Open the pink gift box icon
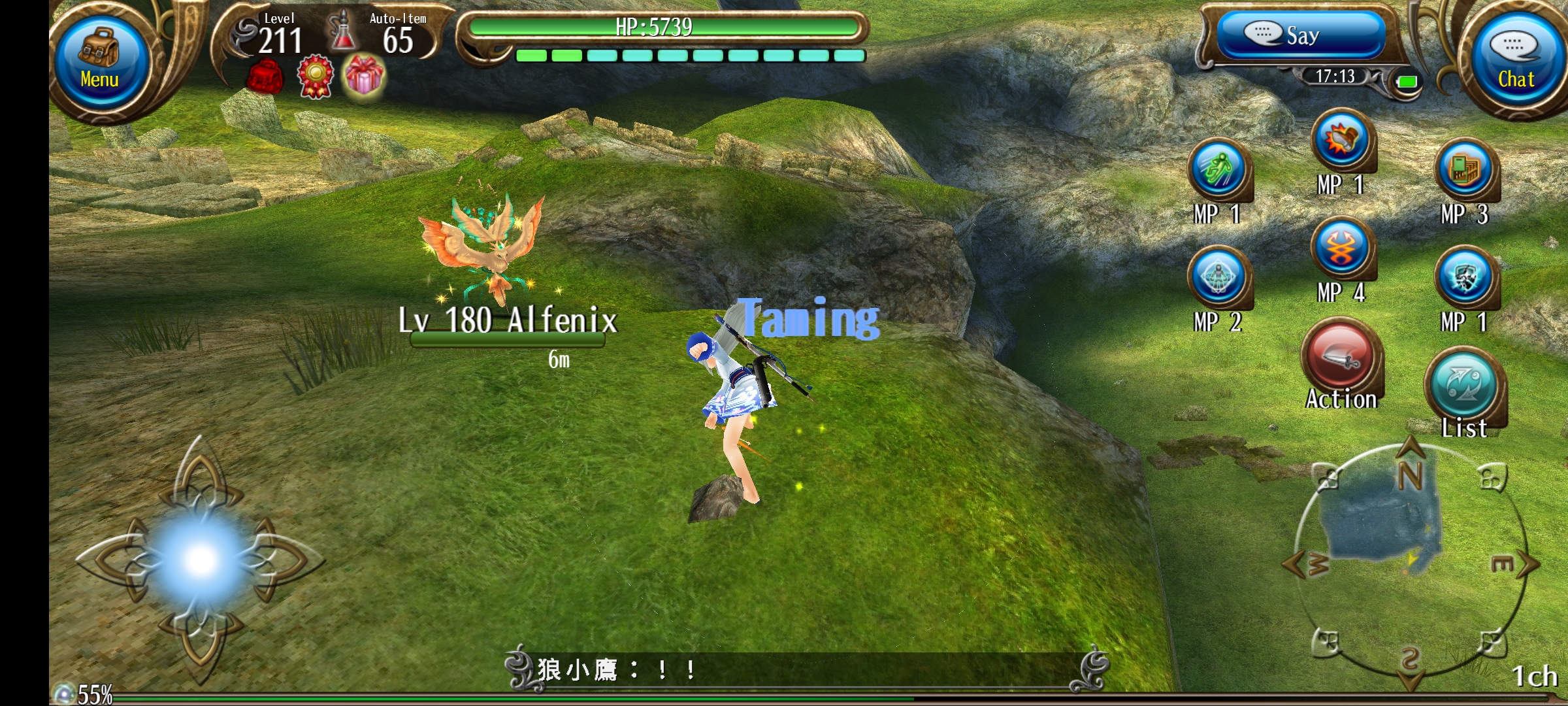This screenshot has height=706, width=1568. click(365, 76)
